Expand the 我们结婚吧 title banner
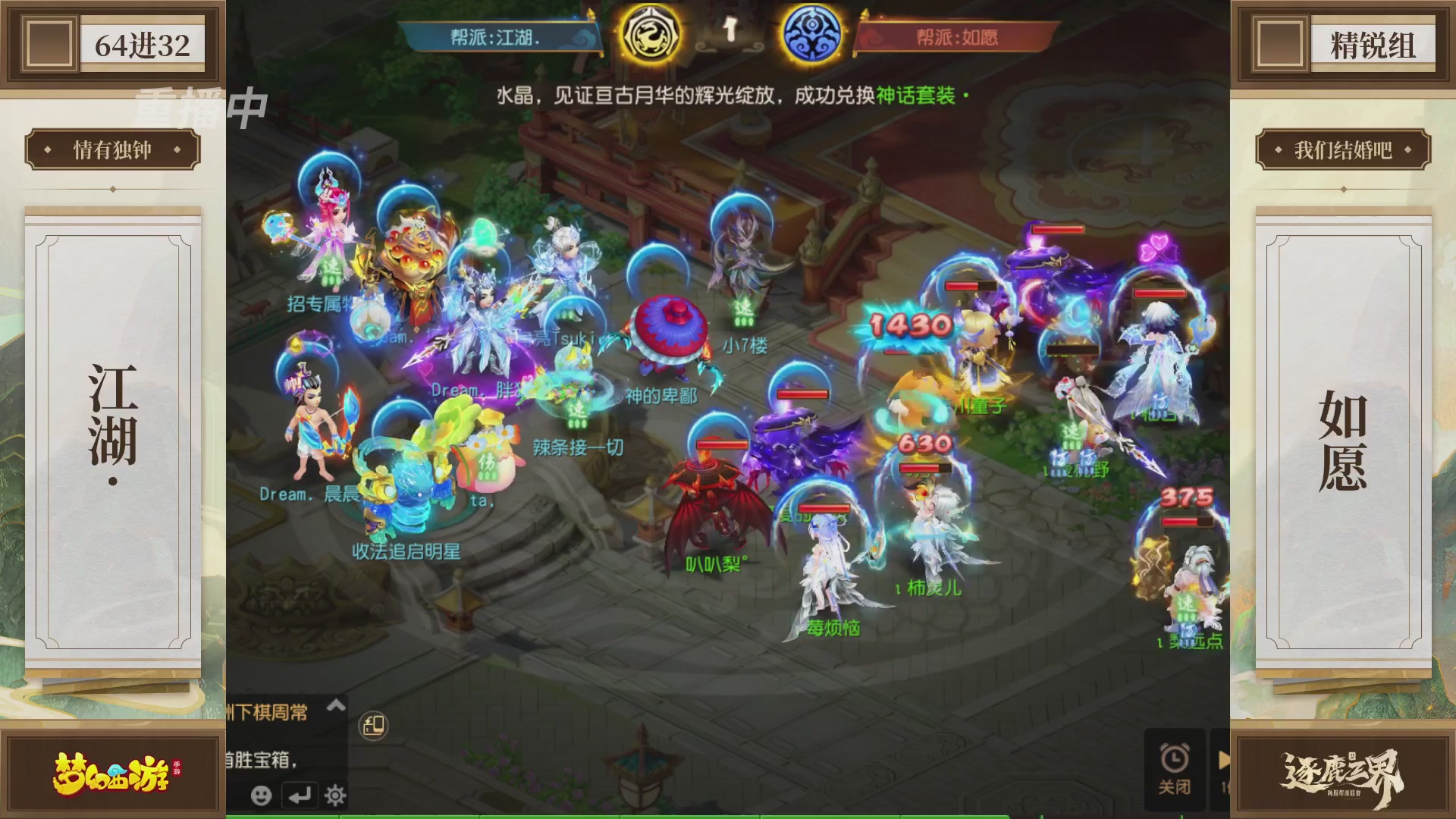 pyautogui.click(x=1344, y=149)
